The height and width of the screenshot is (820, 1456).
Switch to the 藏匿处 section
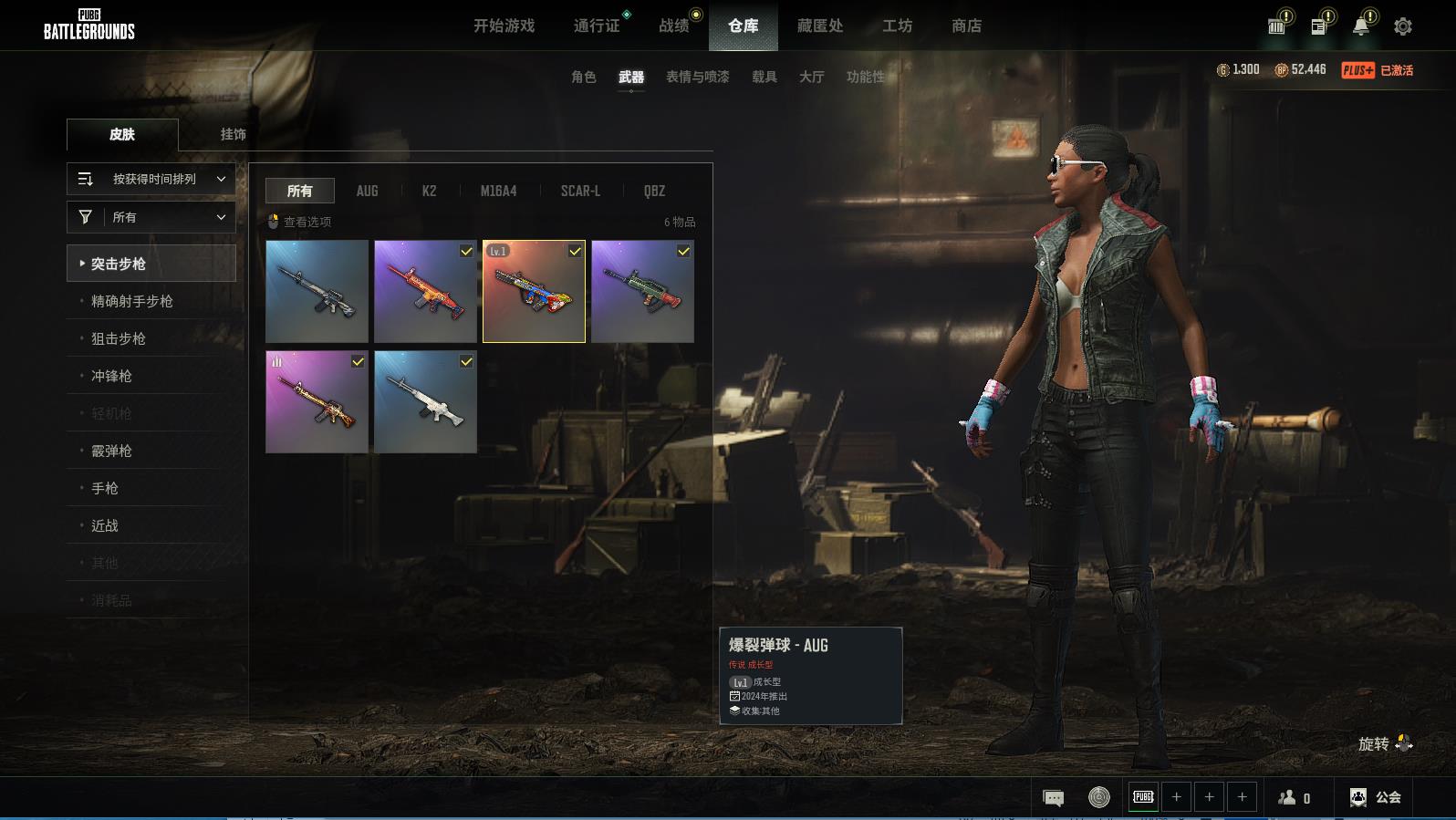819,26
